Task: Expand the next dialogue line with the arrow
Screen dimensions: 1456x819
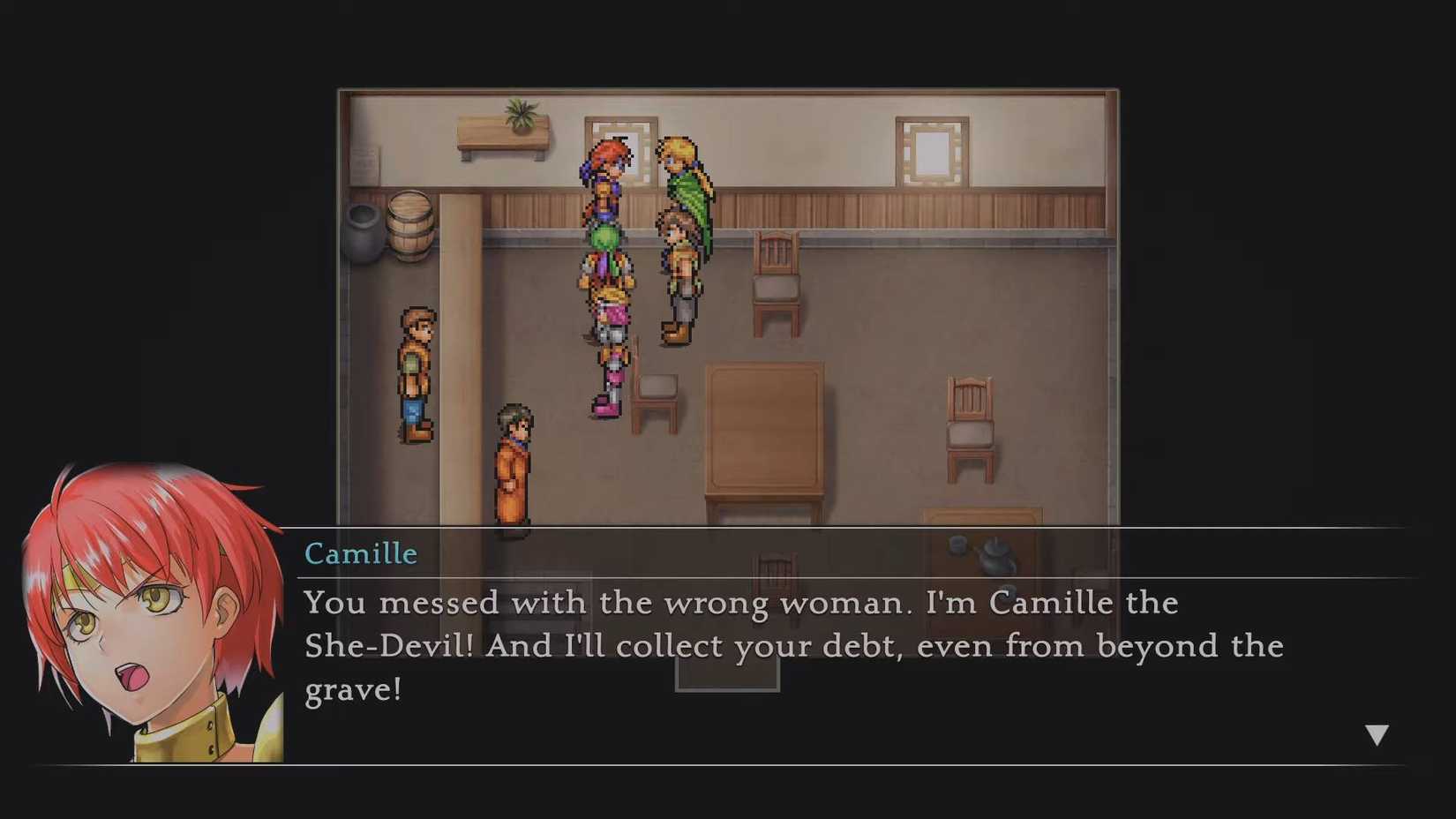Action: (1377, 732)
